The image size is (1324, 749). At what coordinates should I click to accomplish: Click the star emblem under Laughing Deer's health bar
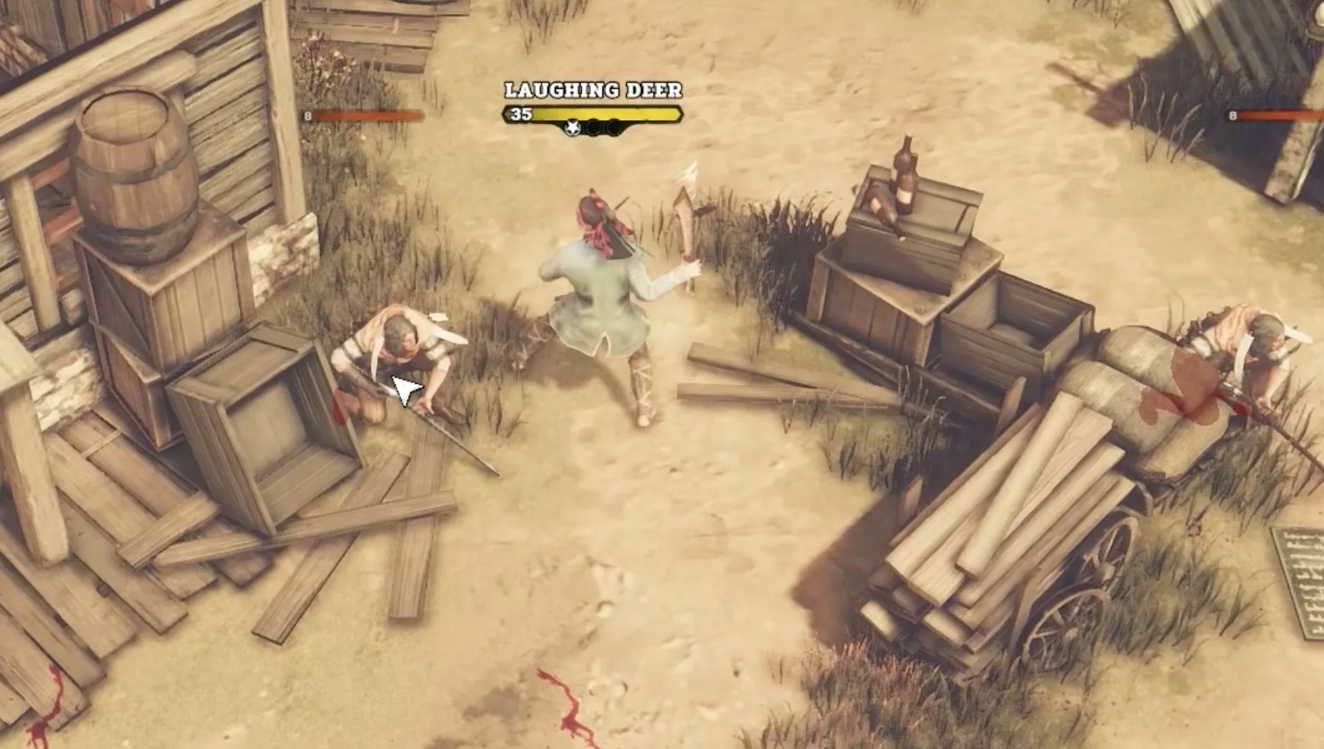572,127
